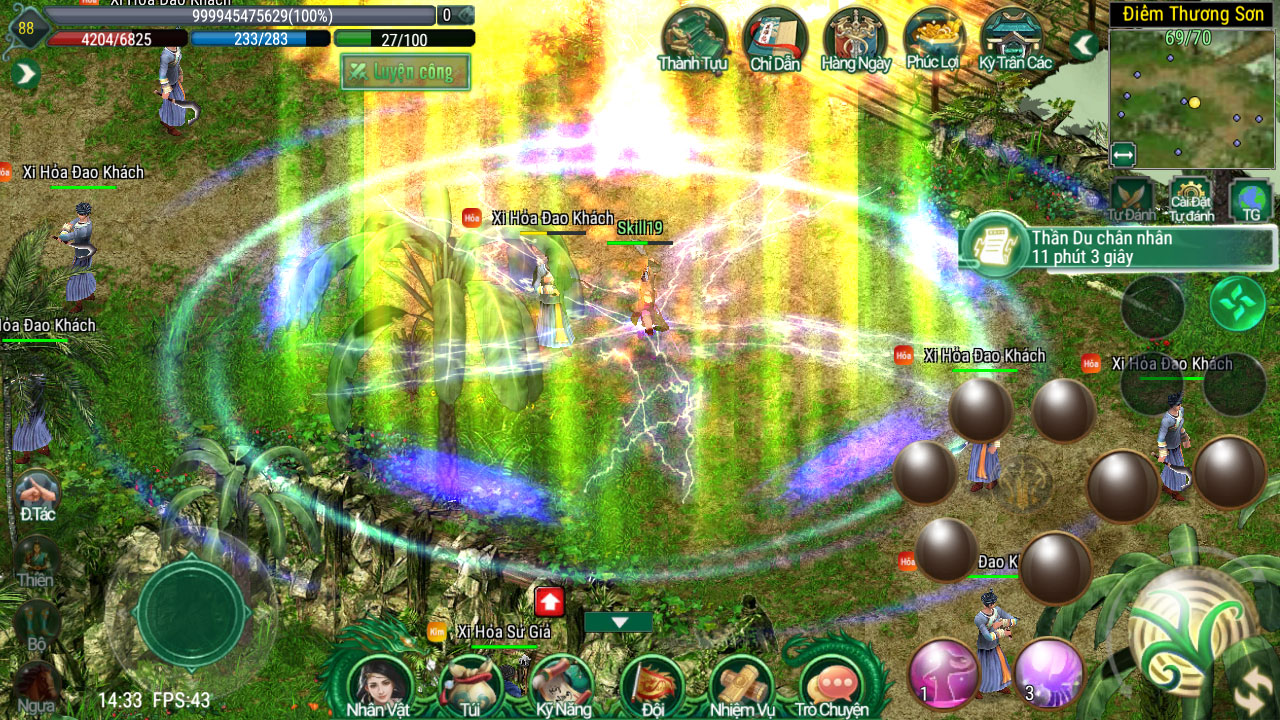The height and width of the screenshot is (720, 1280).
Task: Open the Nhiệm Vụ quest log
Action: [742, 685]
